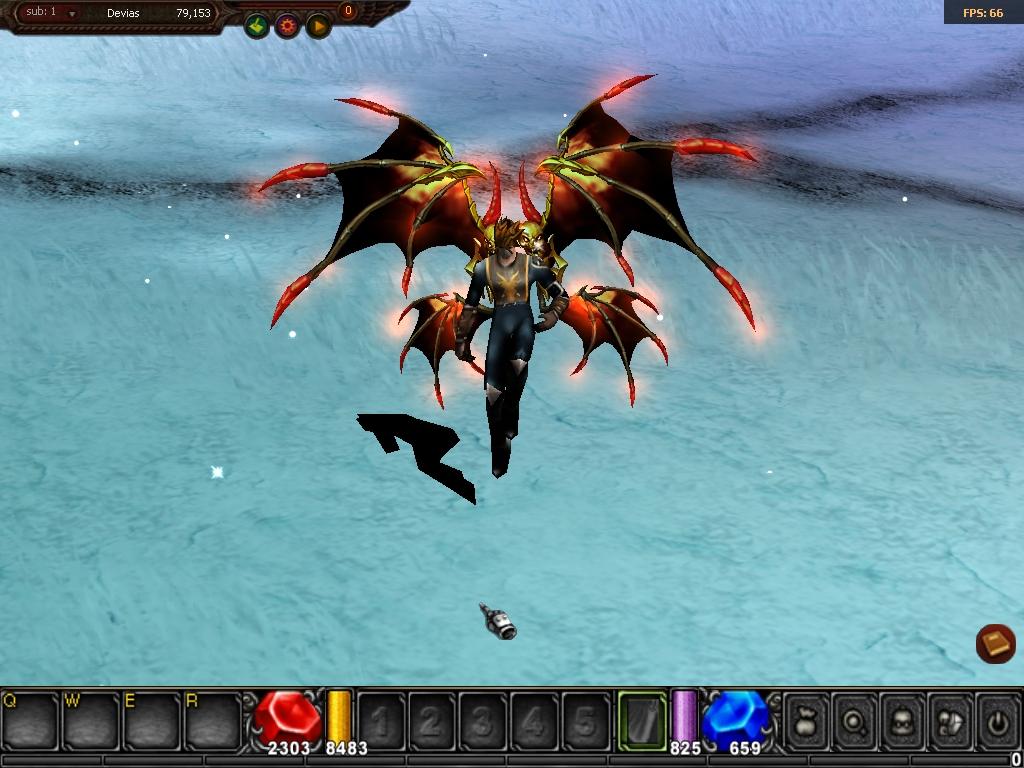The height and width of the screenshot is (768, 1024).
Task: Click the magnifying glass icon in menu bar
Action: tap(855, 719)
